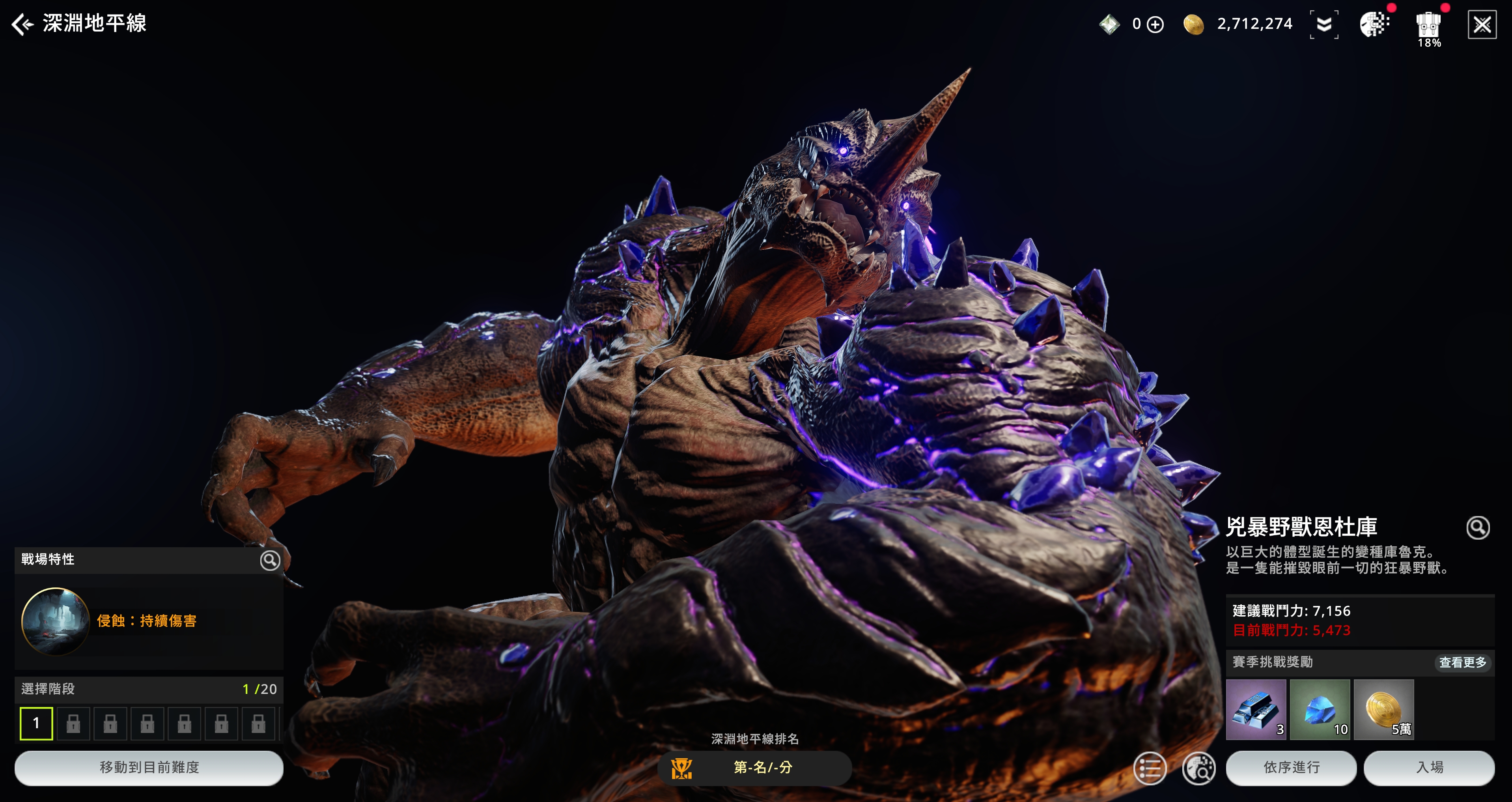
Task: Inspect the 5萬 gold coin reward
Action: [1383, 709]
